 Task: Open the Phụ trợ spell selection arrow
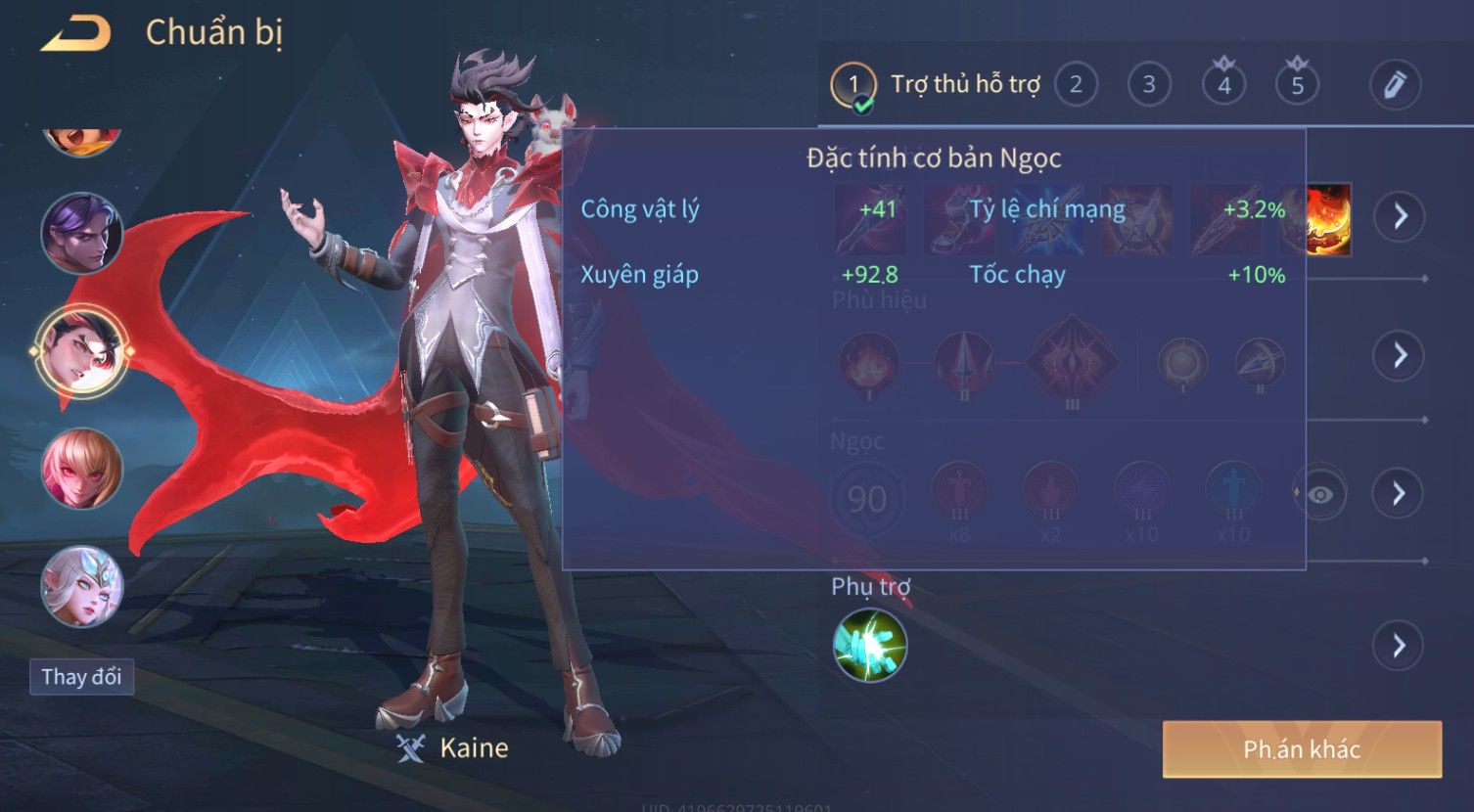(x=1399, y=646)
